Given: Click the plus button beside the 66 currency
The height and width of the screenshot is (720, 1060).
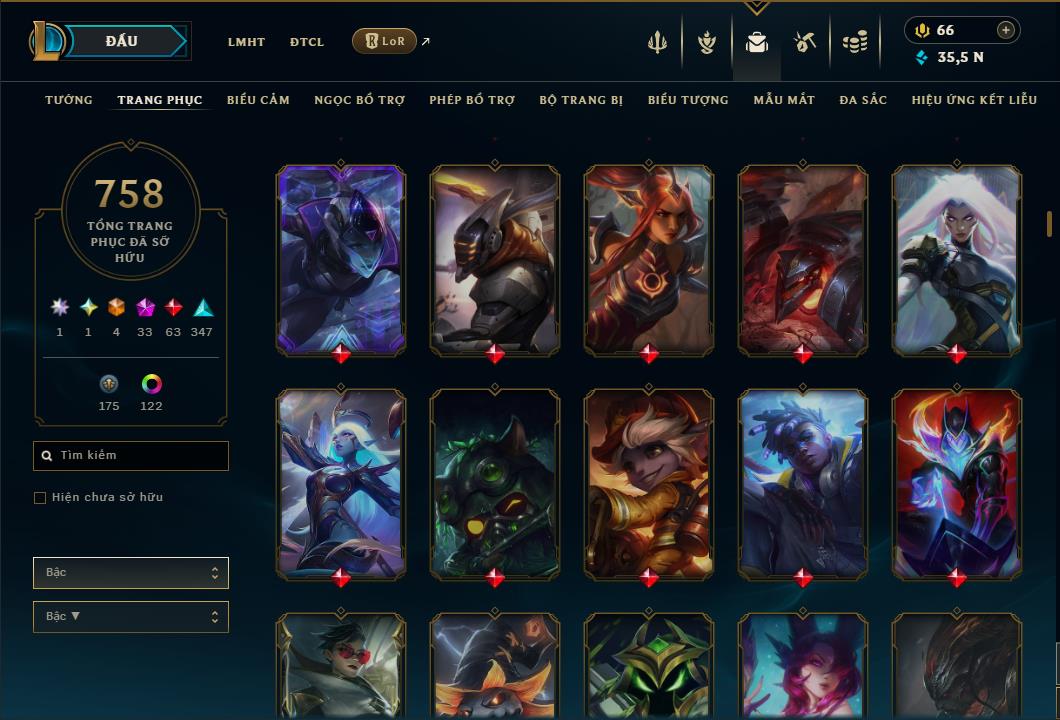Looking at the screenshot, I should tap(1006, 30).
